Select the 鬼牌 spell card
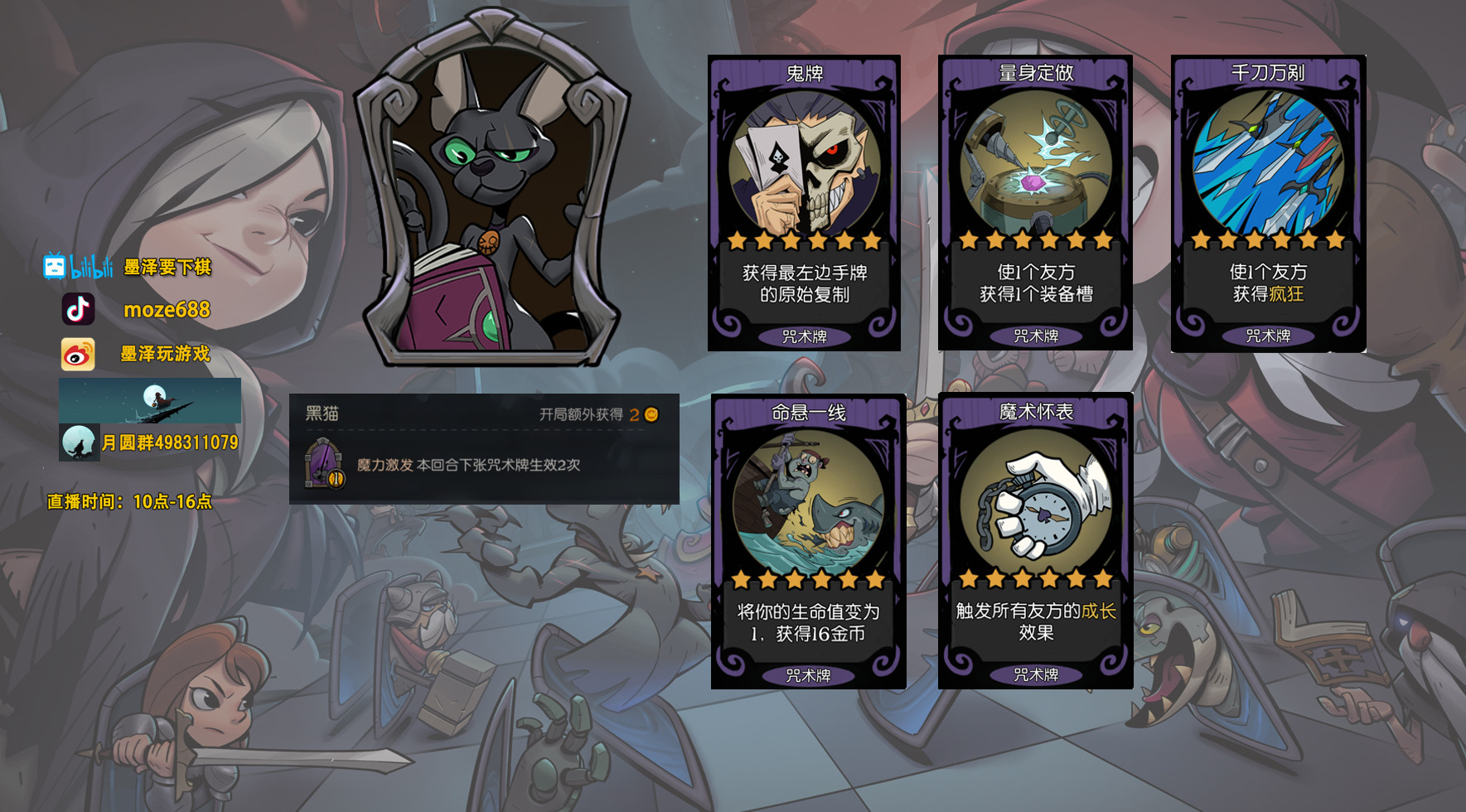Viewport: 1466px width, 812px height. [804, 203]
